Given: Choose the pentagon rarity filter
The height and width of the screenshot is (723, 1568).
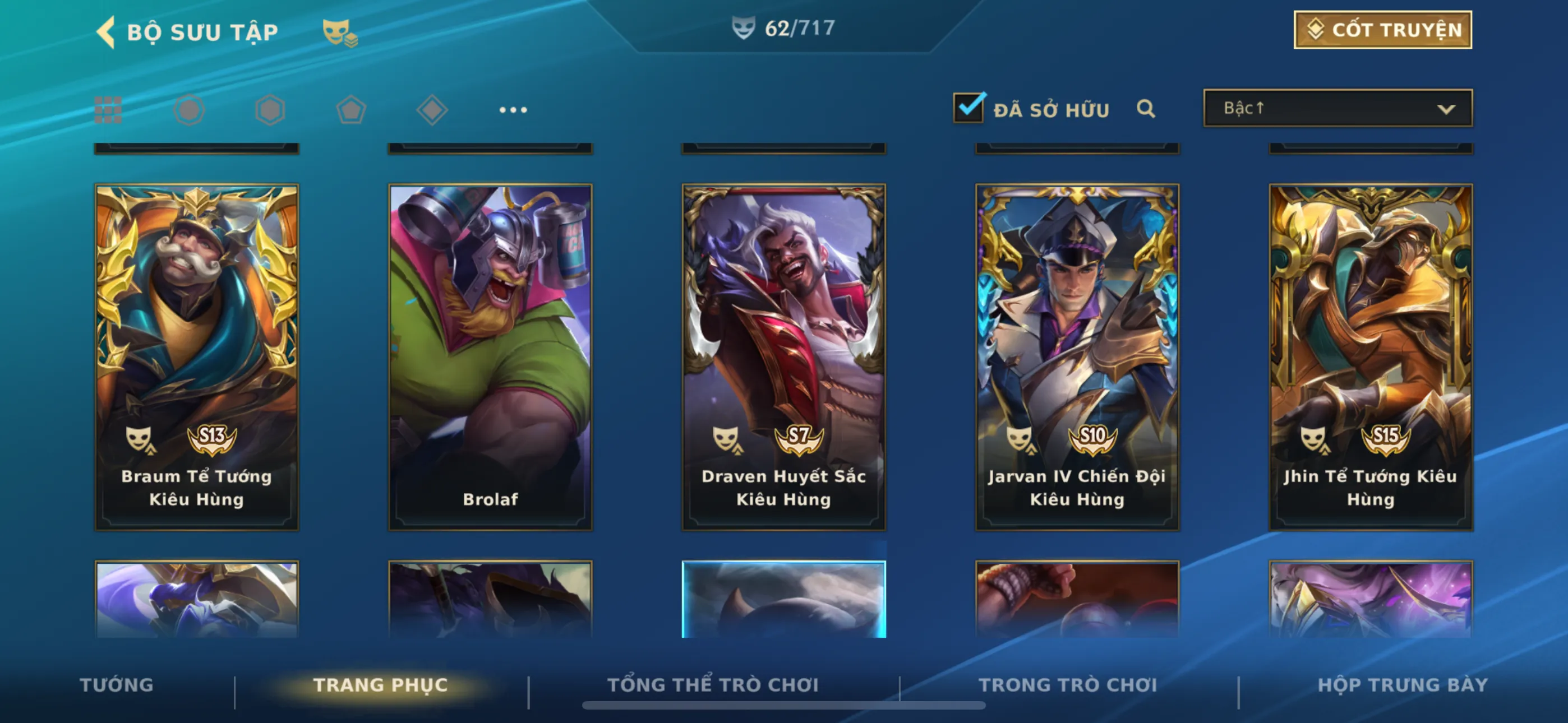Looking at the screenshot, I should coord(351,110).
